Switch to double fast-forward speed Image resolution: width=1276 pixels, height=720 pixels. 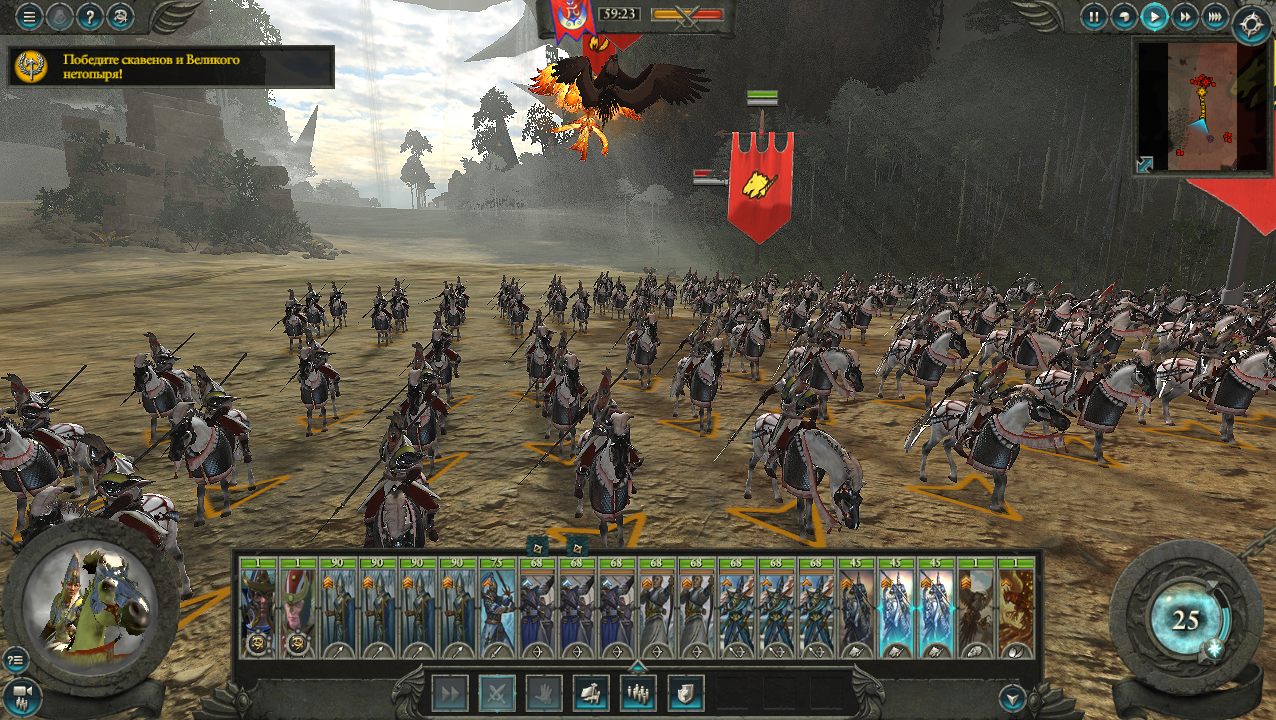1185,16
